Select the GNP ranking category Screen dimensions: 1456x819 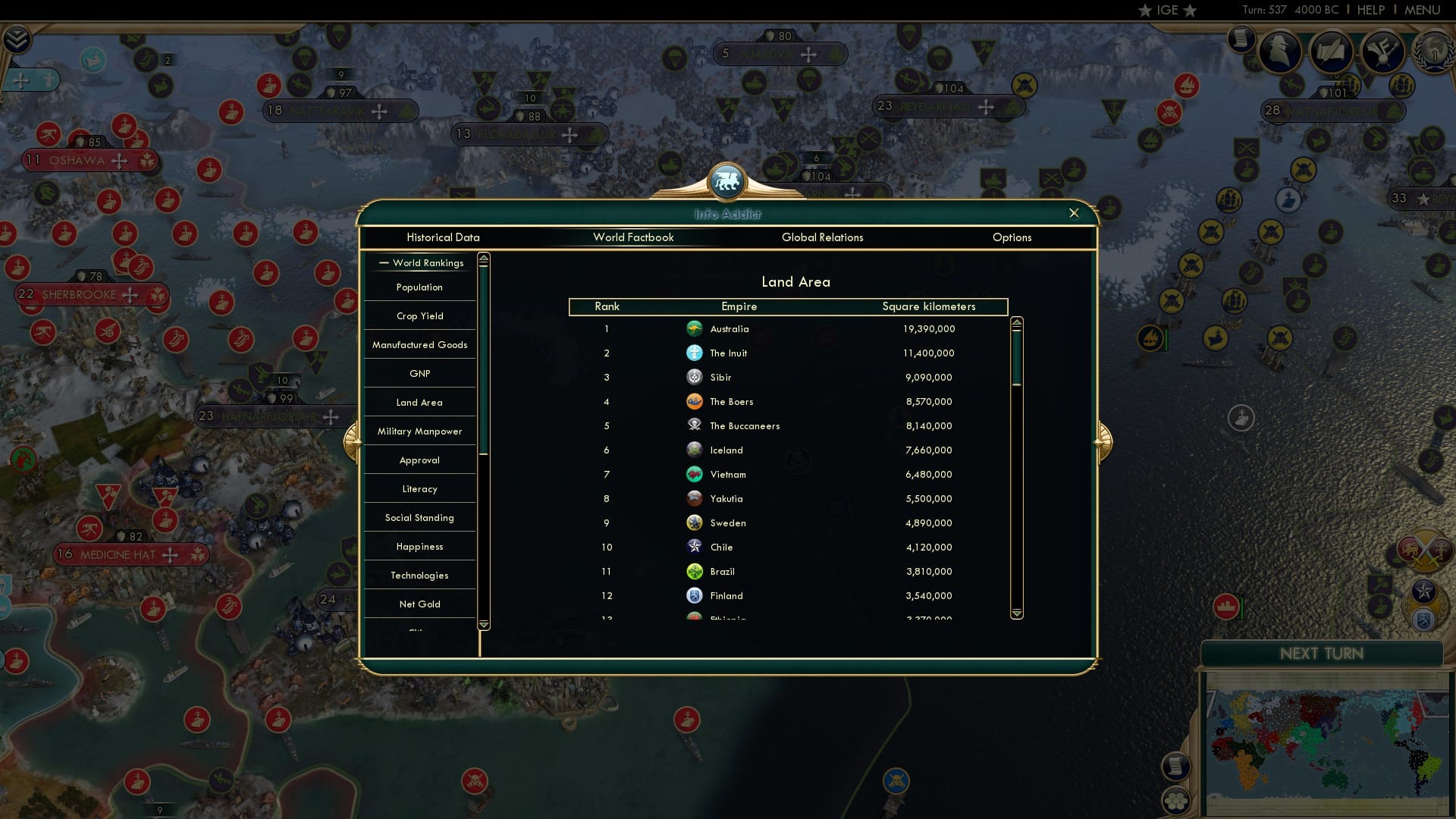pos(419,373)
